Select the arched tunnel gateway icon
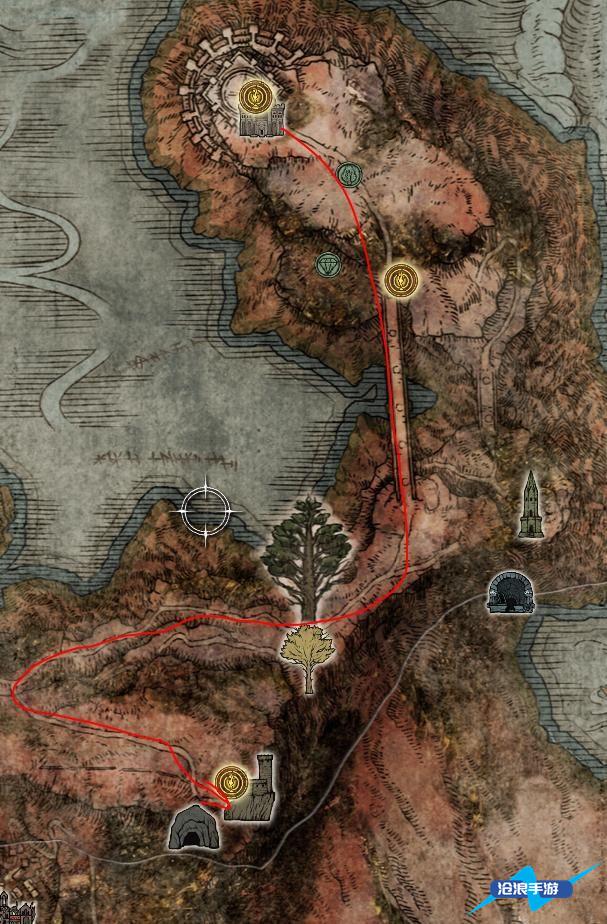The width and height of the screenshot is (607, 924). 509,592
